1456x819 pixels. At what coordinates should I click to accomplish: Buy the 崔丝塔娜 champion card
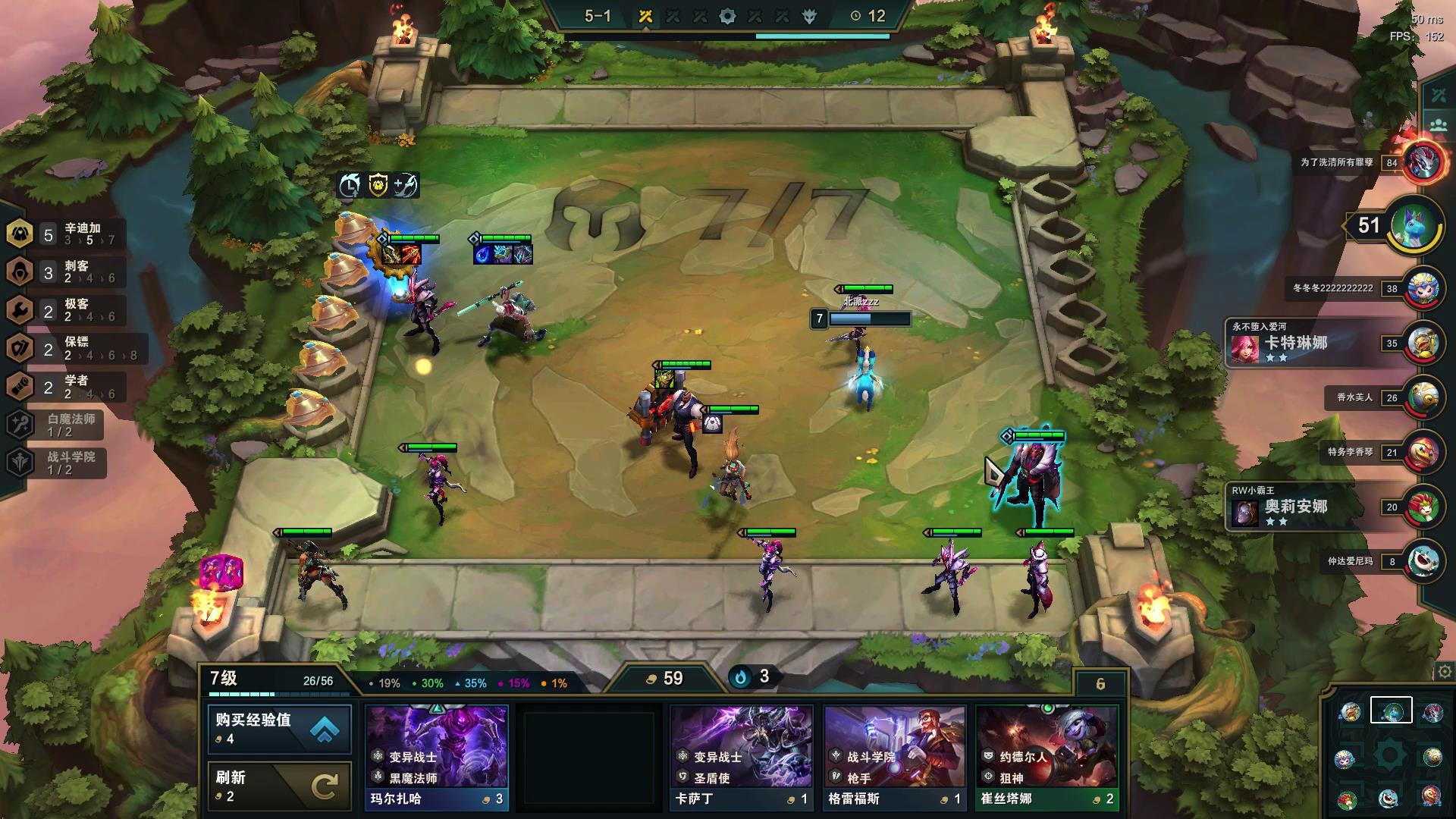1046,756
